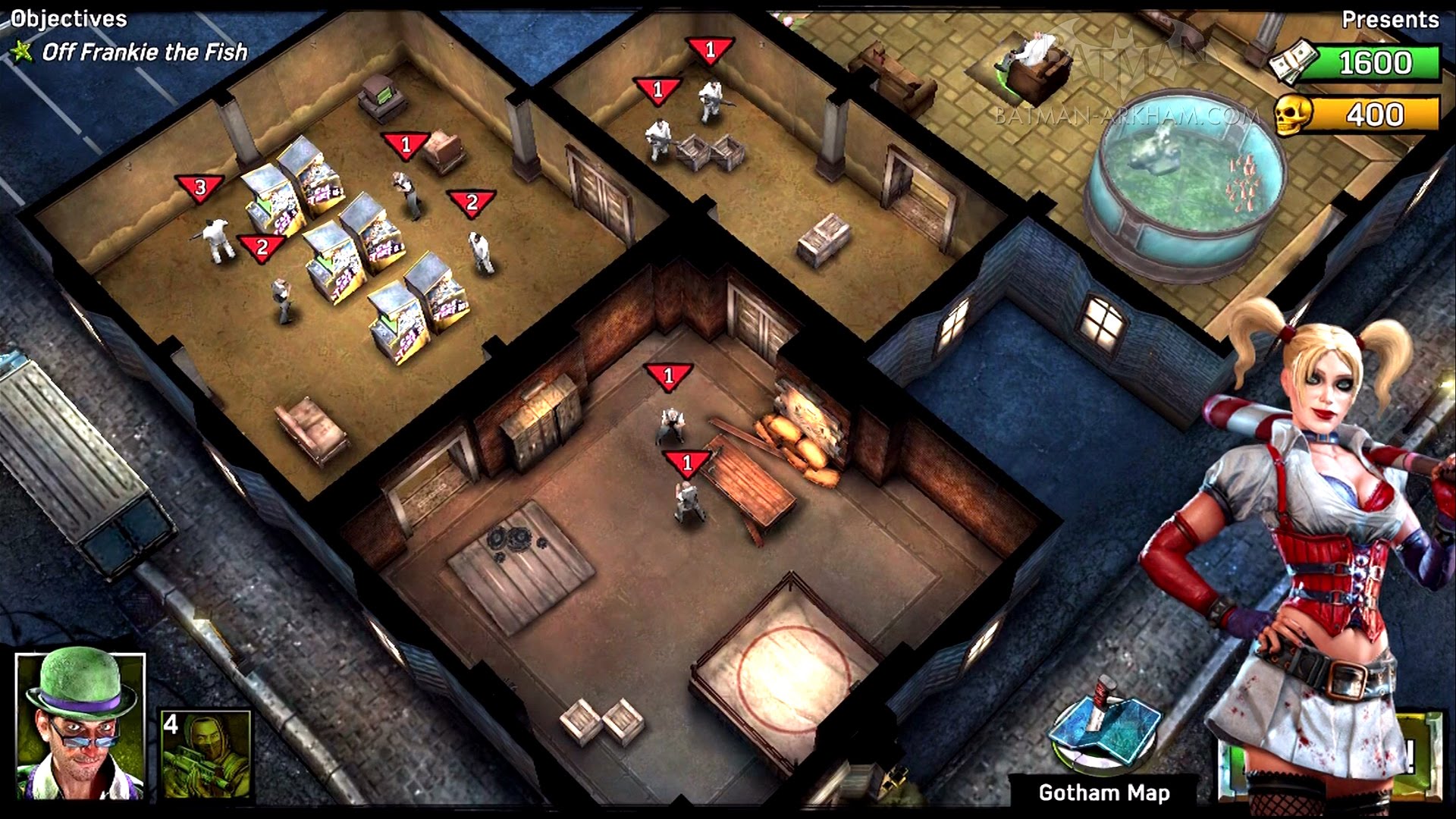Select the enemy marker numbered 3
The width and height of the screenshot is (1456, 819).
click(x=199, y=187)
